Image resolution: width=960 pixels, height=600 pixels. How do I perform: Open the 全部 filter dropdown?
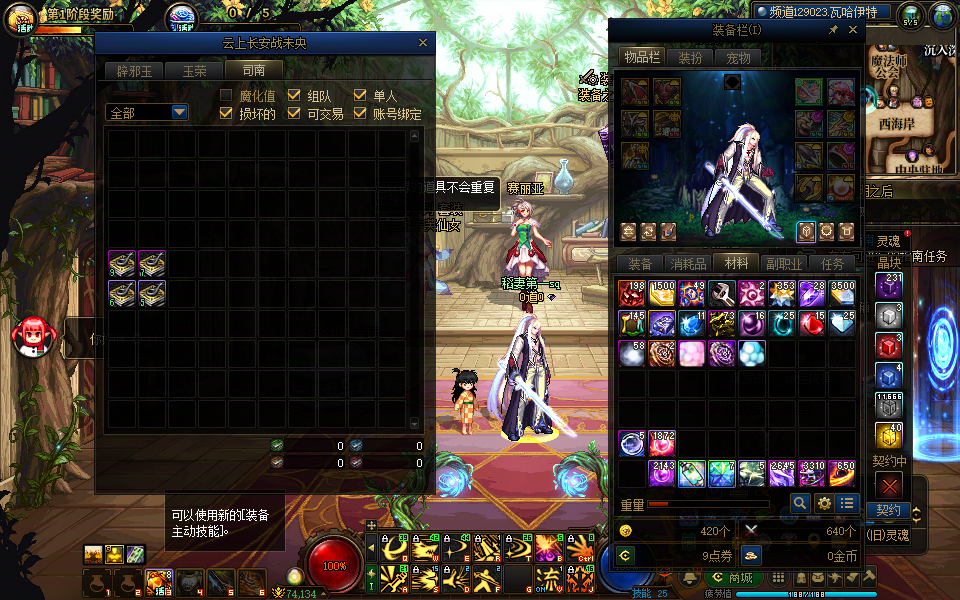[179, 113]
